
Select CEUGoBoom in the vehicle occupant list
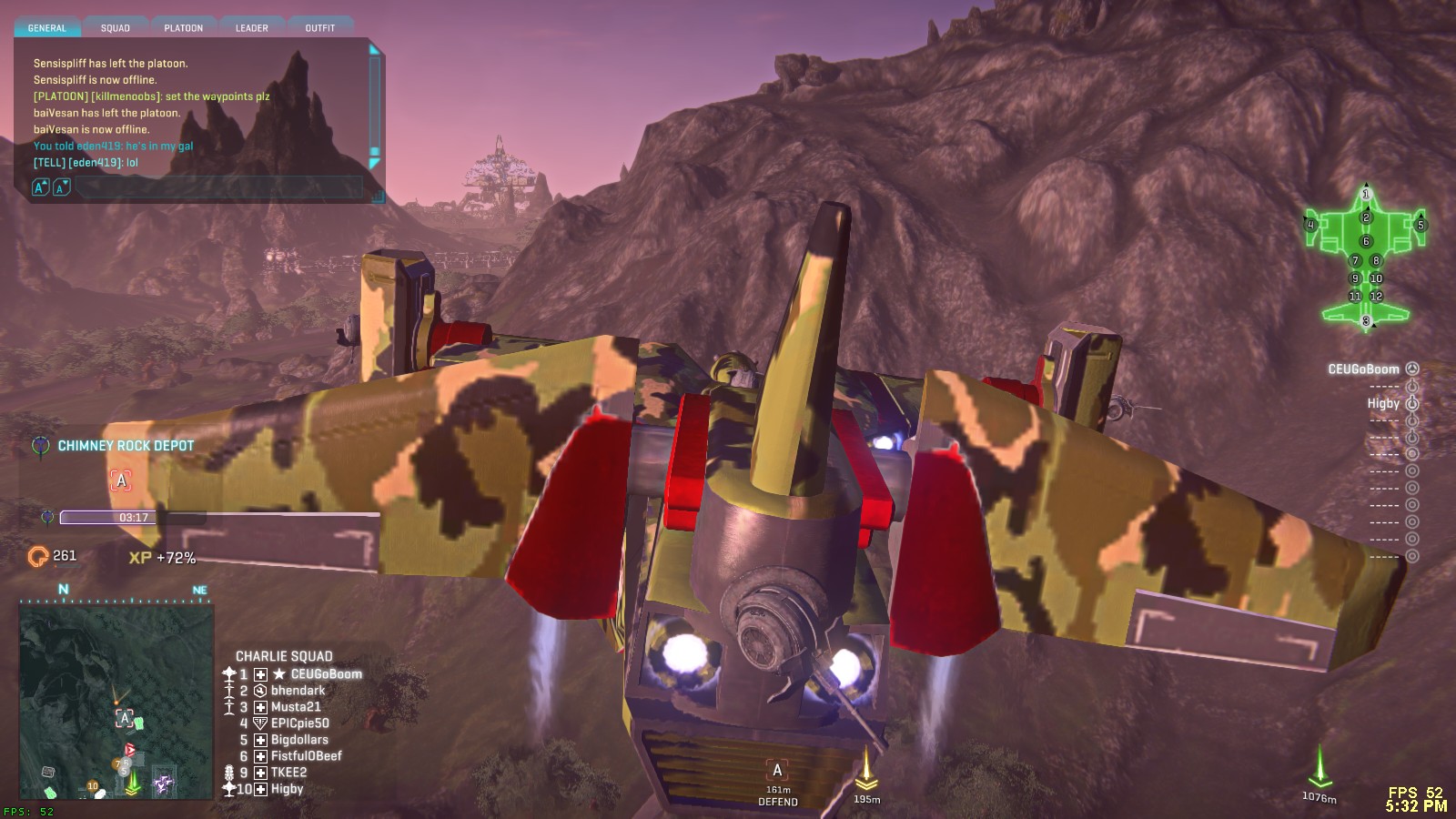click(1363, 369)
